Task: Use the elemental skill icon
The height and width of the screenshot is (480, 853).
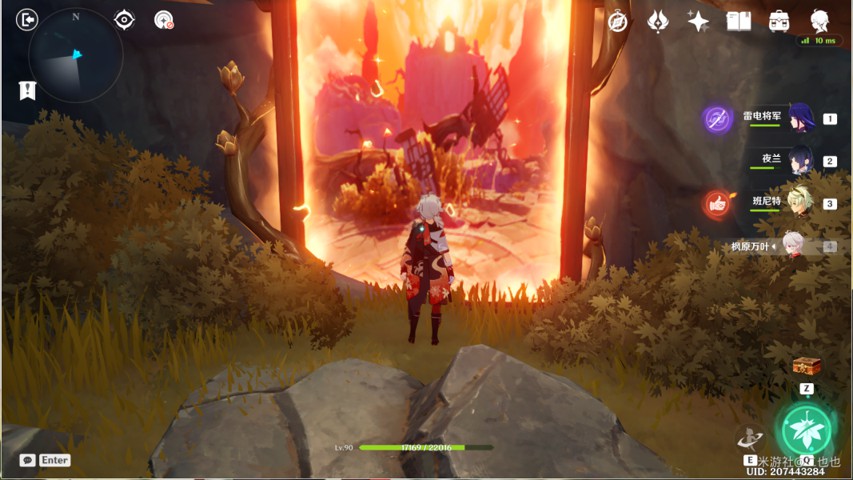Action: (x=750, y=438)
